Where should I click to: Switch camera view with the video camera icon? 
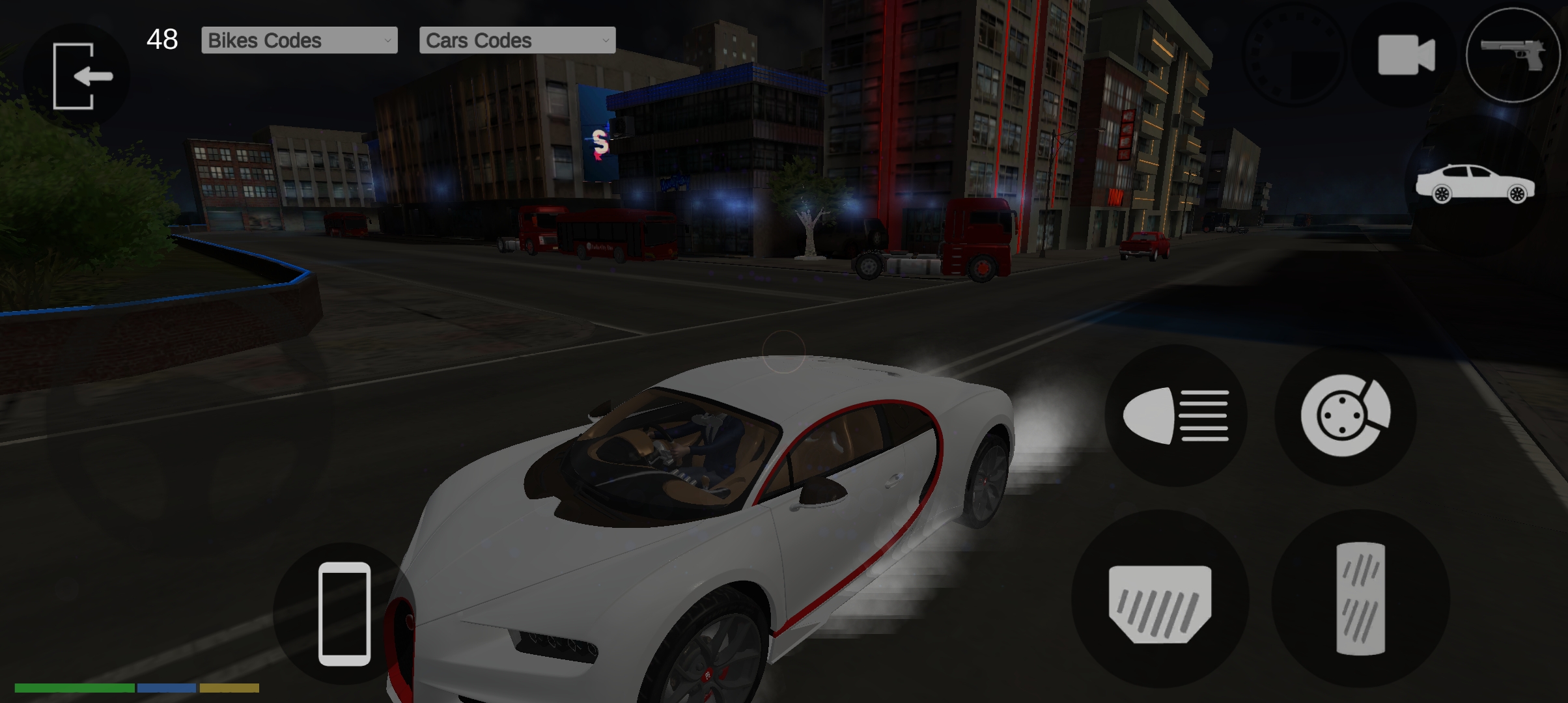[x=1406, y=55]
